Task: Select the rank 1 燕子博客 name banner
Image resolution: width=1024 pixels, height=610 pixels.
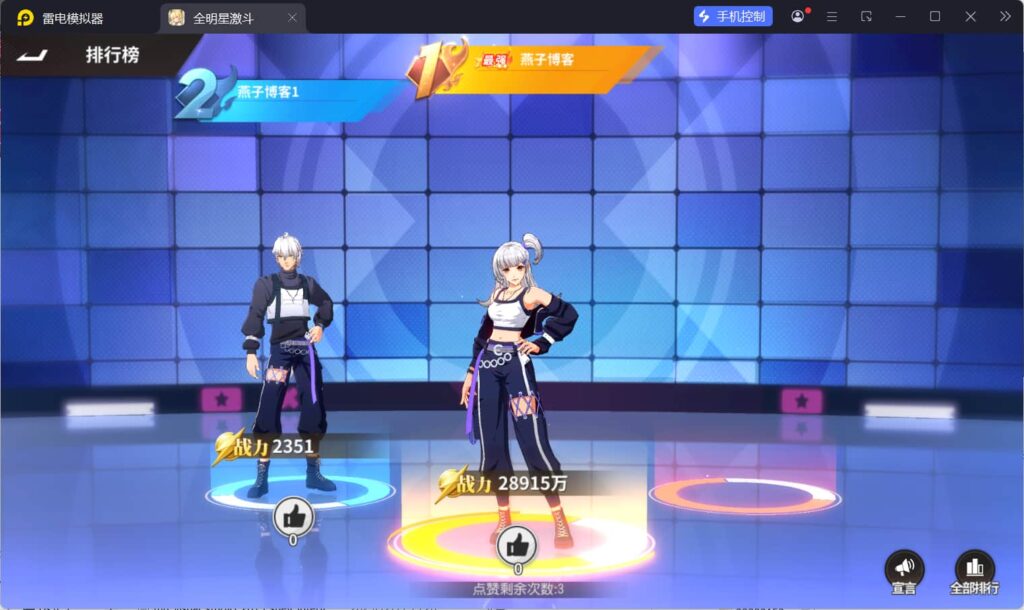Action: (545, 60)
